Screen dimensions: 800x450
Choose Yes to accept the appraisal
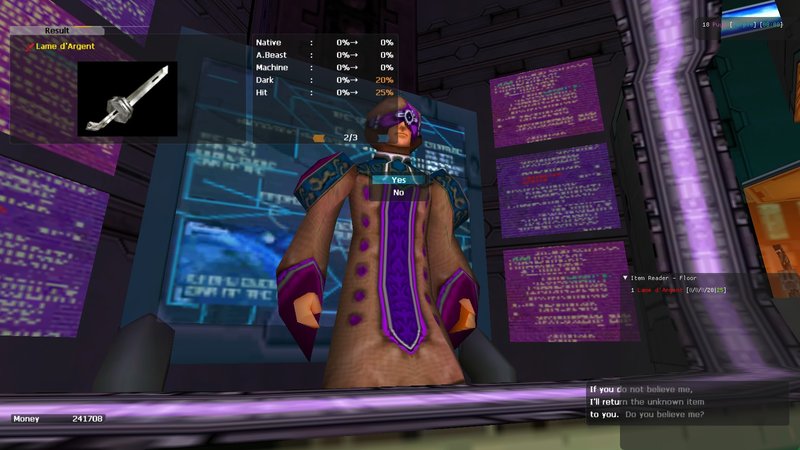coord(398,180)
